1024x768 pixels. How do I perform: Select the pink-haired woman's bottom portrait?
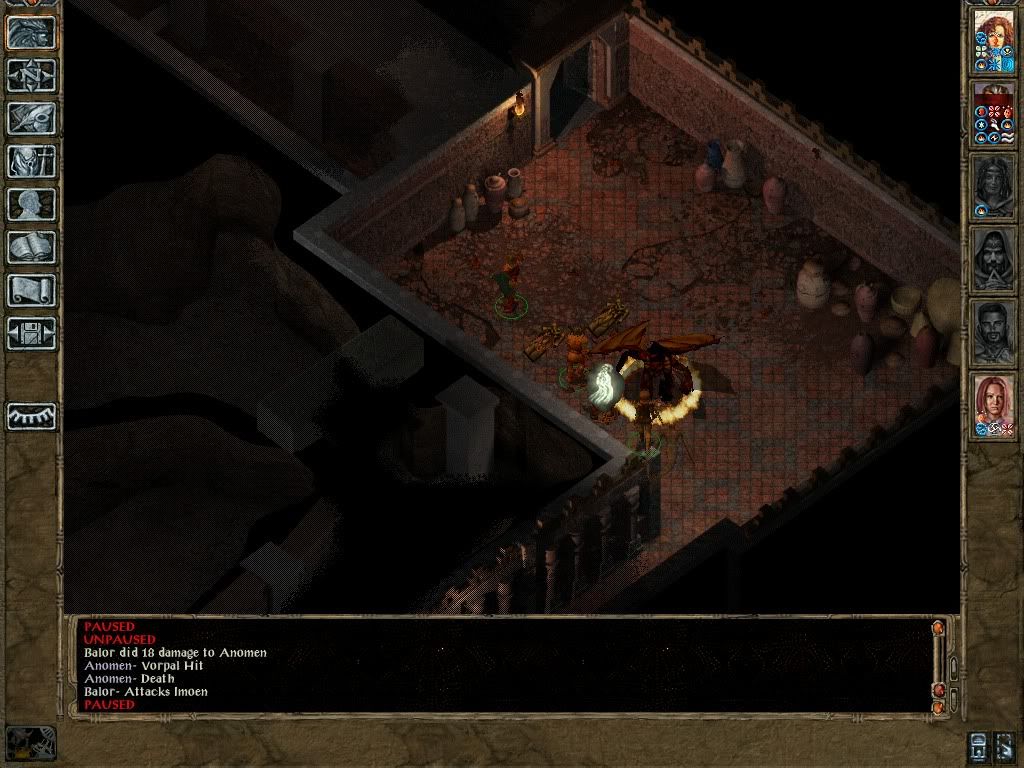click(x=994, y=404)
